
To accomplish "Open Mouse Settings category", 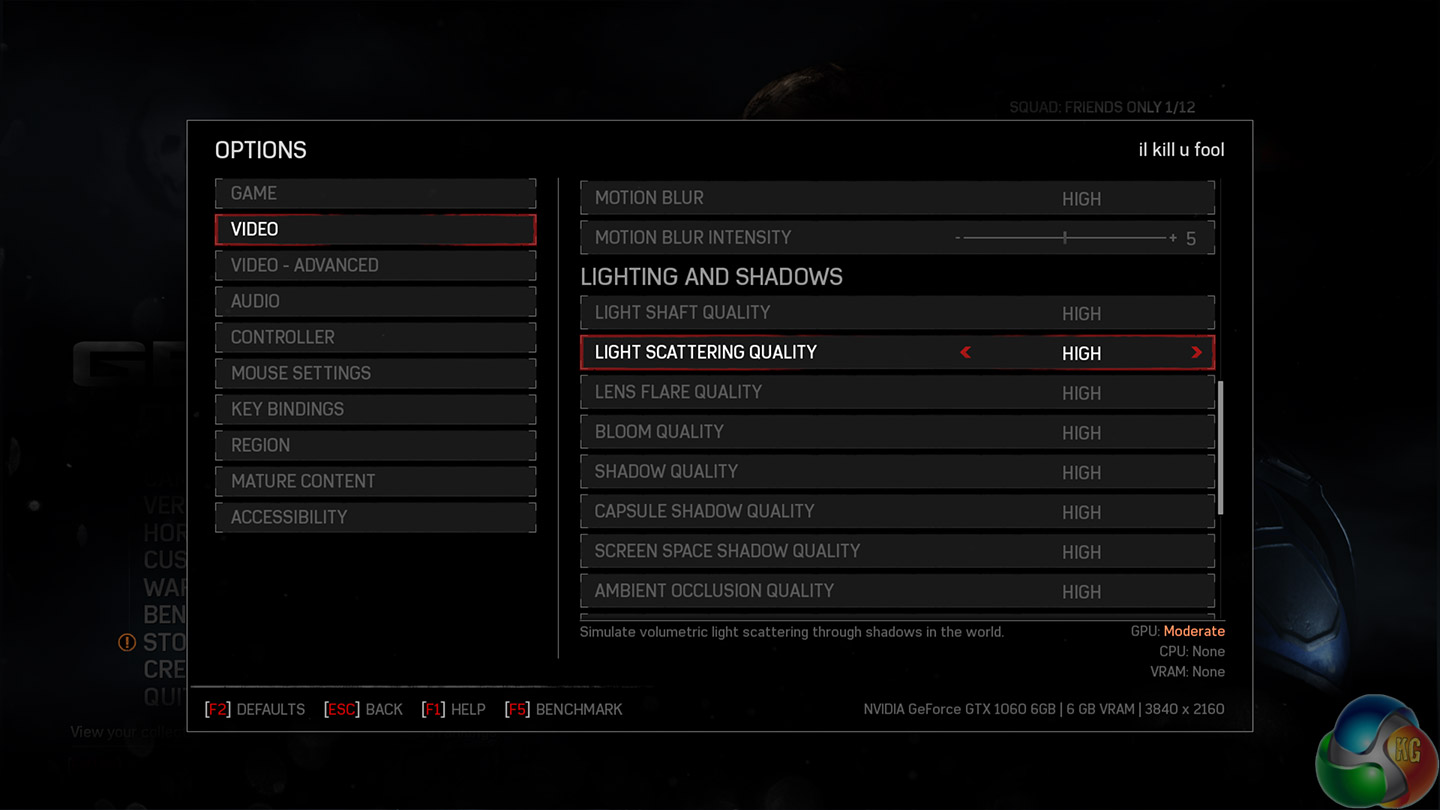I will tap(375, 373).
